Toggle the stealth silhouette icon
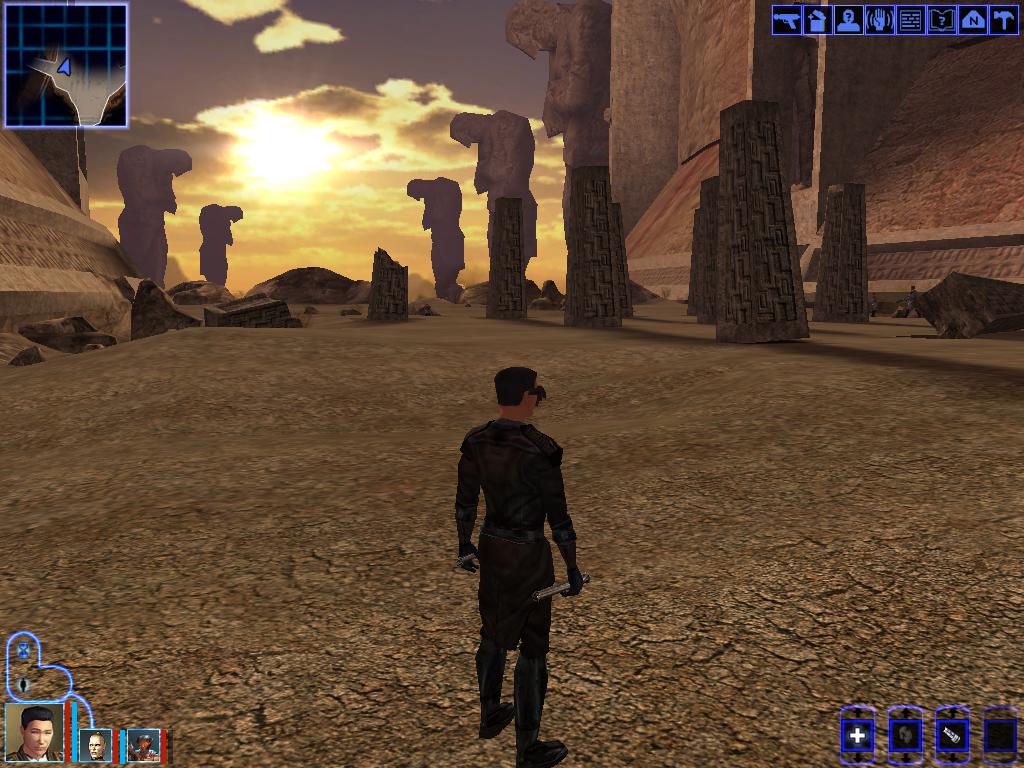The image size is (1024, 768). click(x=24, y=686)
